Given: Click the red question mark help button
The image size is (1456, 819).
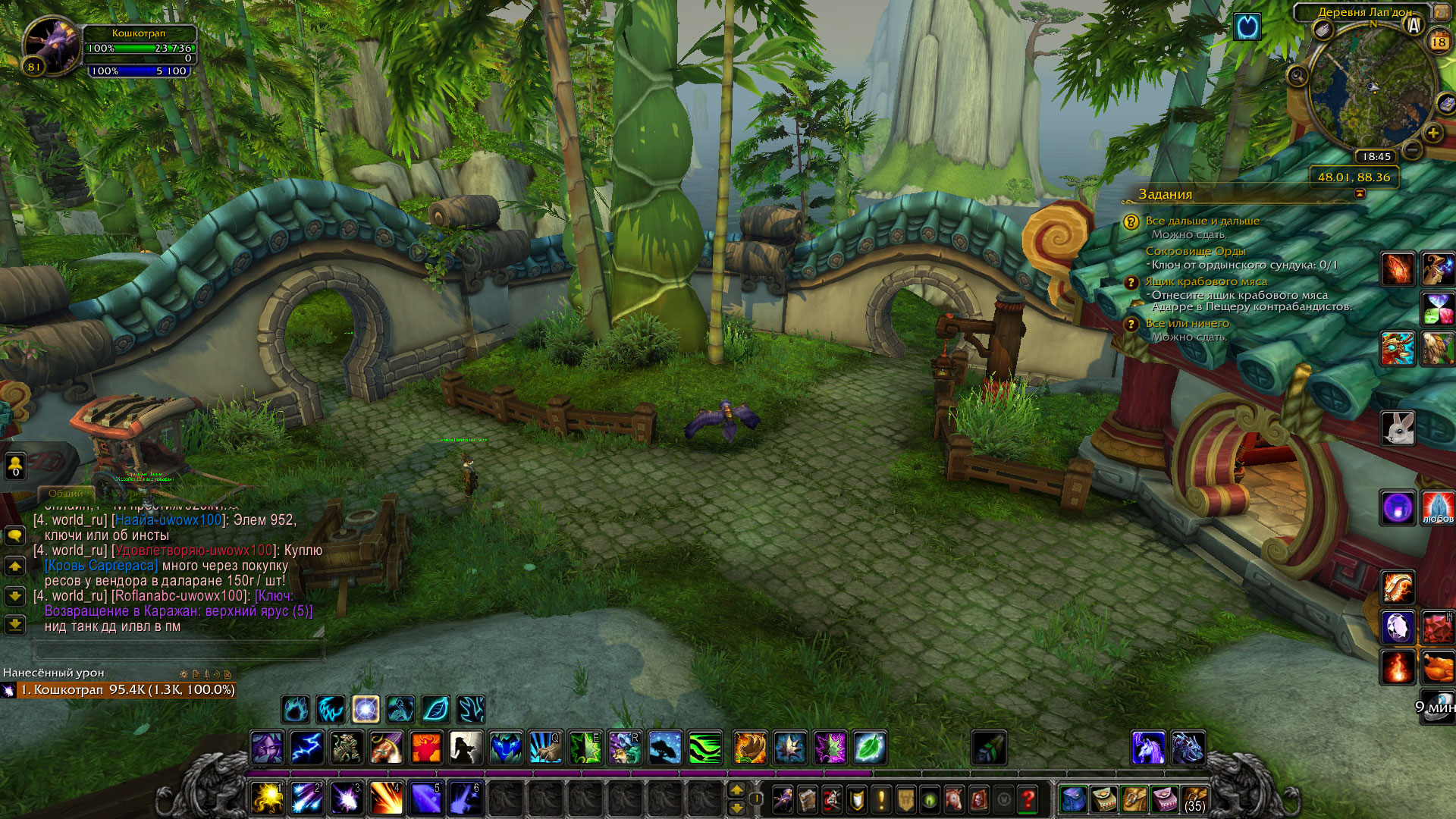Looking at the screenshot, I should click(x=1028, y=799).
